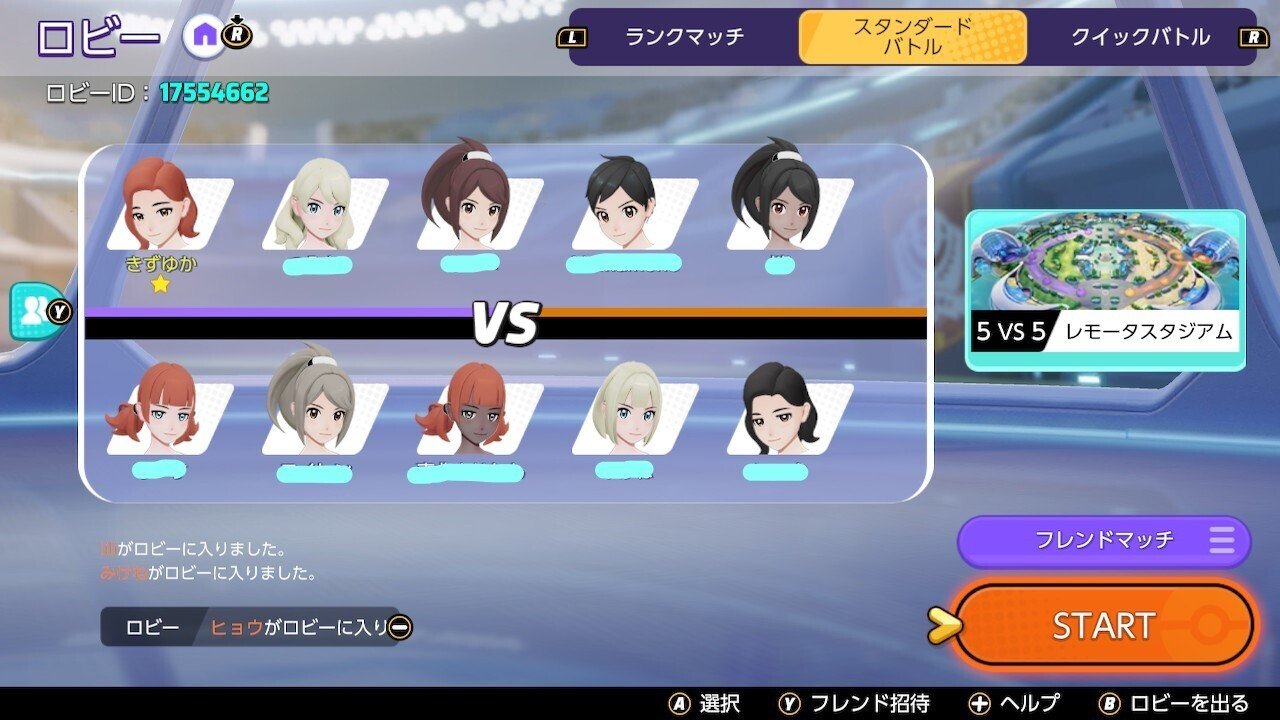This screenshot has width=1280, height=720.
Task: Select the black-haired bottom-row player avatar
Action: pos(780,412)
